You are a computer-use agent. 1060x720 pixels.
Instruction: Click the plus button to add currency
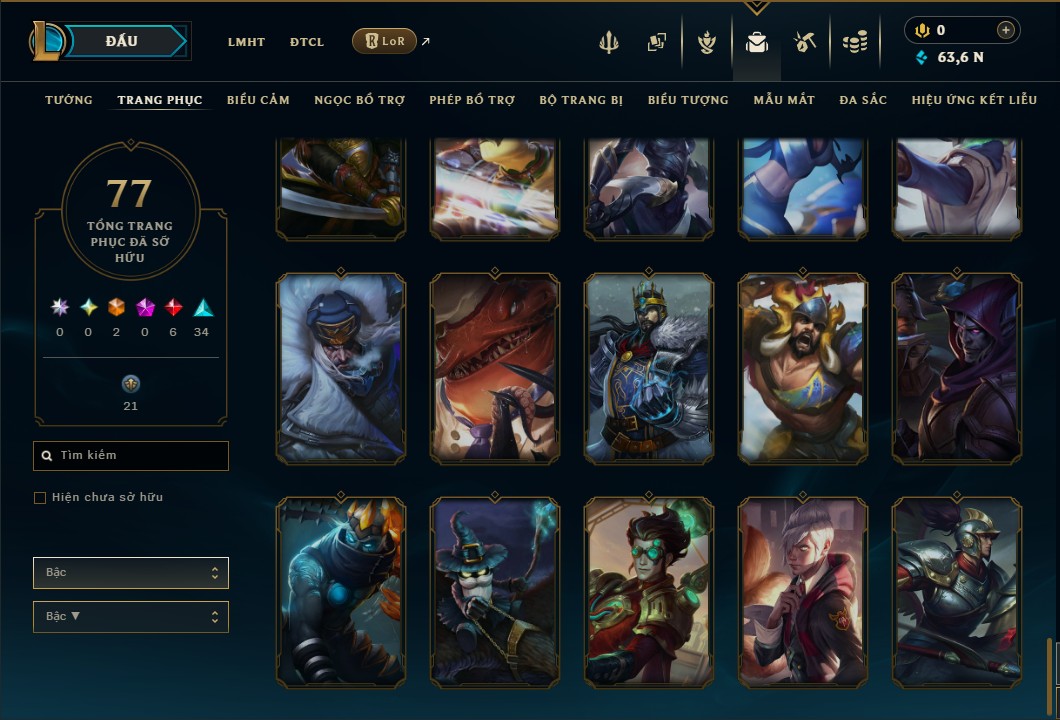(x=1005, y=30)
